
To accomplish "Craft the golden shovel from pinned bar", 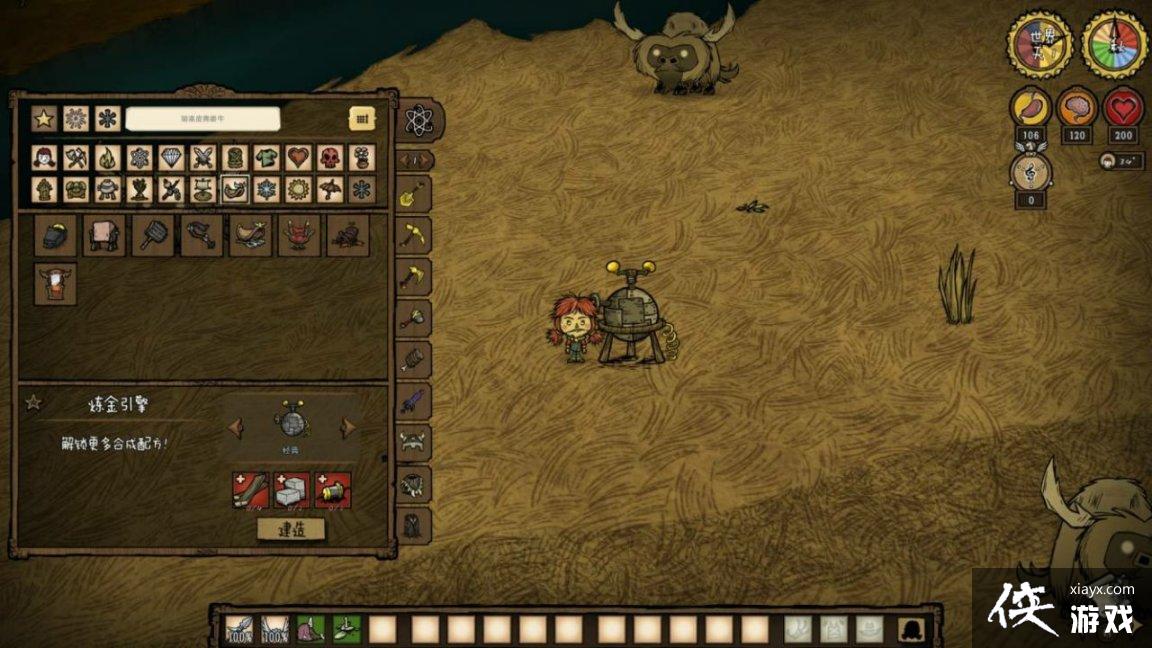I will (413, 195).
